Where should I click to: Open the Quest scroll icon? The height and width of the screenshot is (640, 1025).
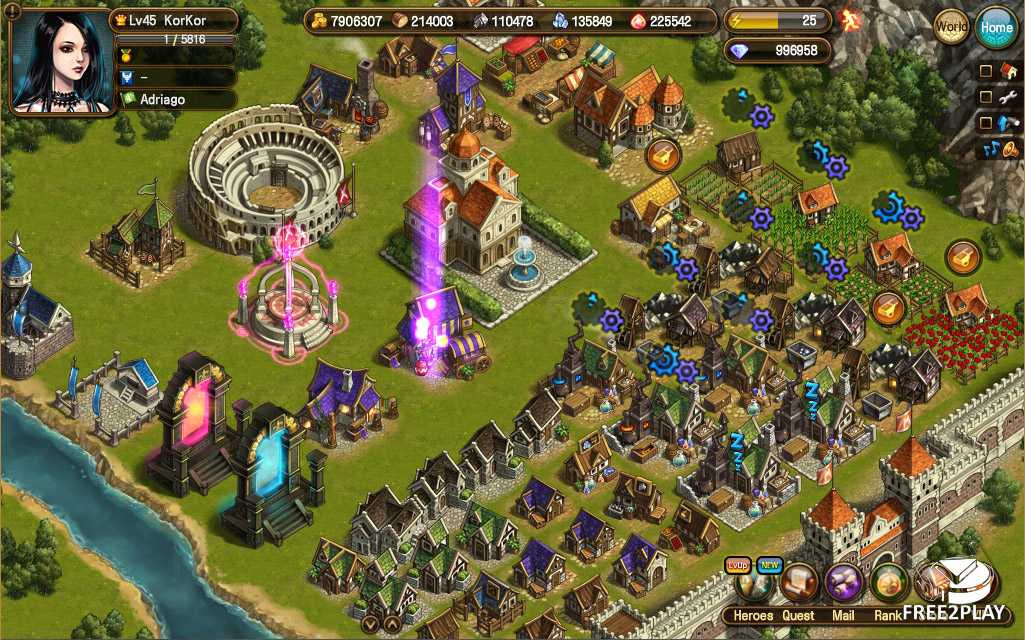pos(800,583)
